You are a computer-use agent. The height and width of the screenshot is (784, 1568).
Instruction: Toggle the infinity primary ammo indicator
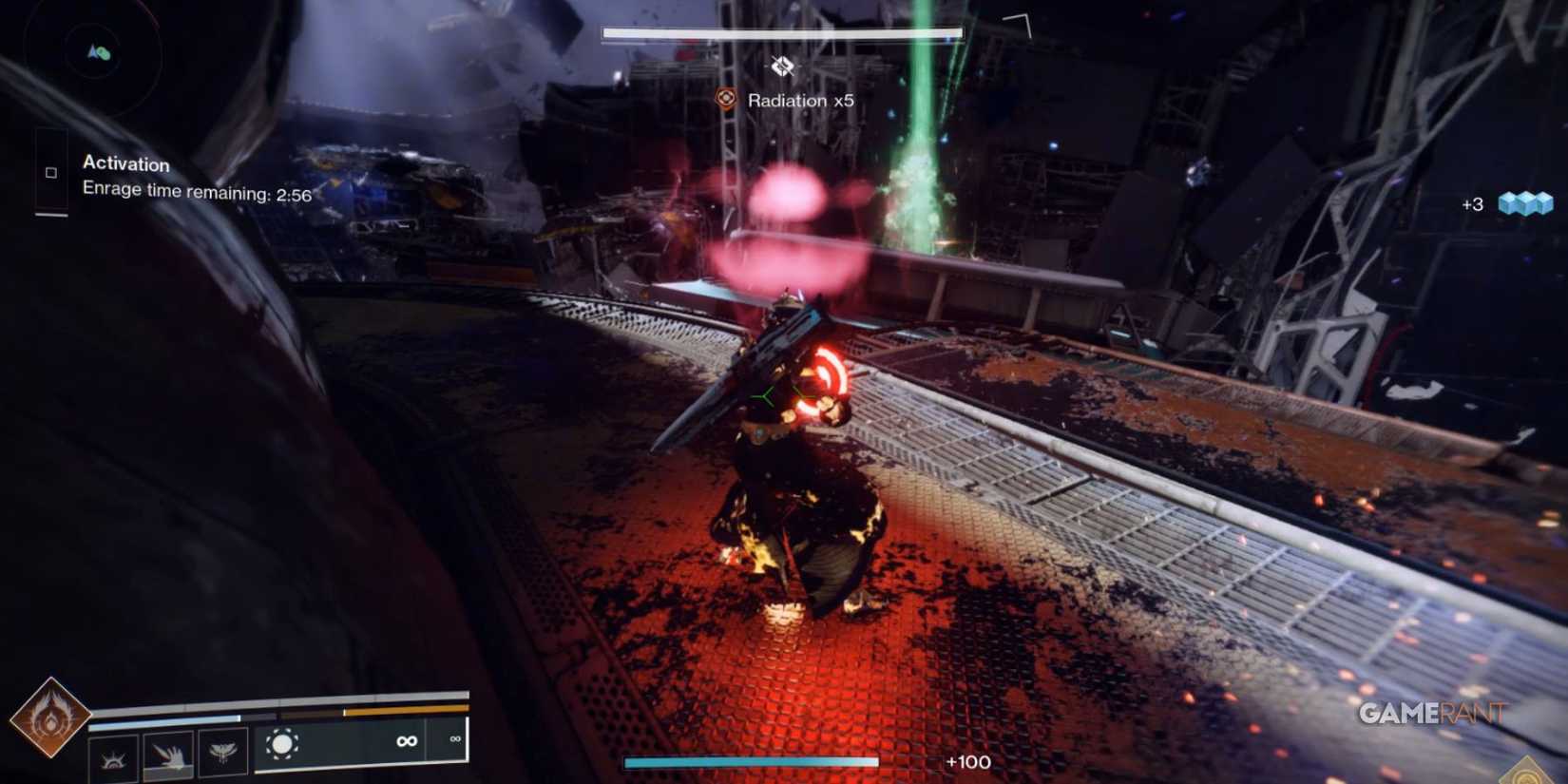[x=407, y=741]
